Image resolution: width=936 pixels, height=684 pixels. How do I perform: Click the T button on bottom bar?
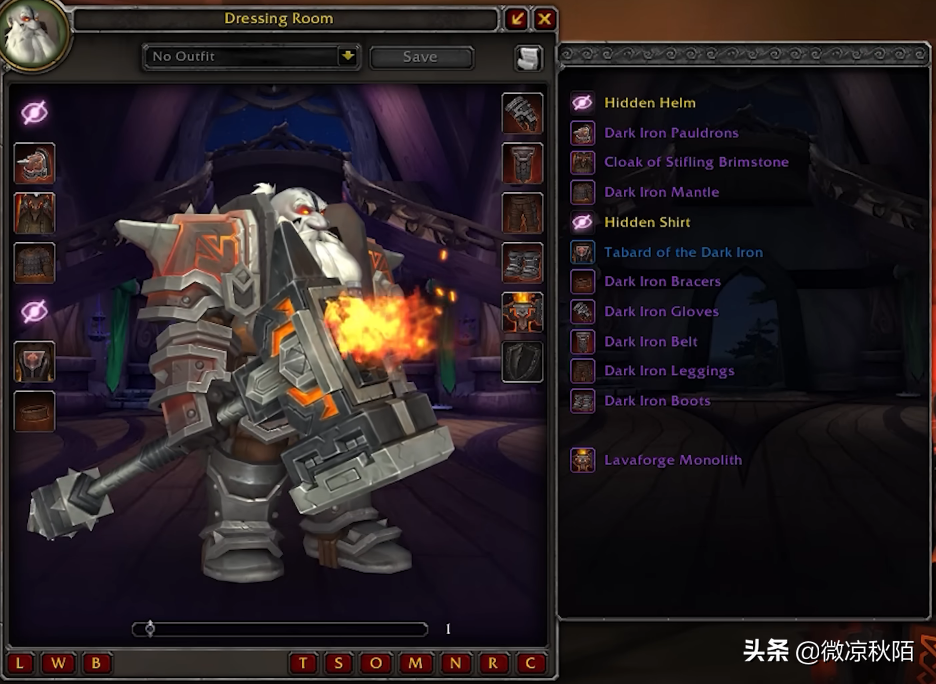coord(304,663)
